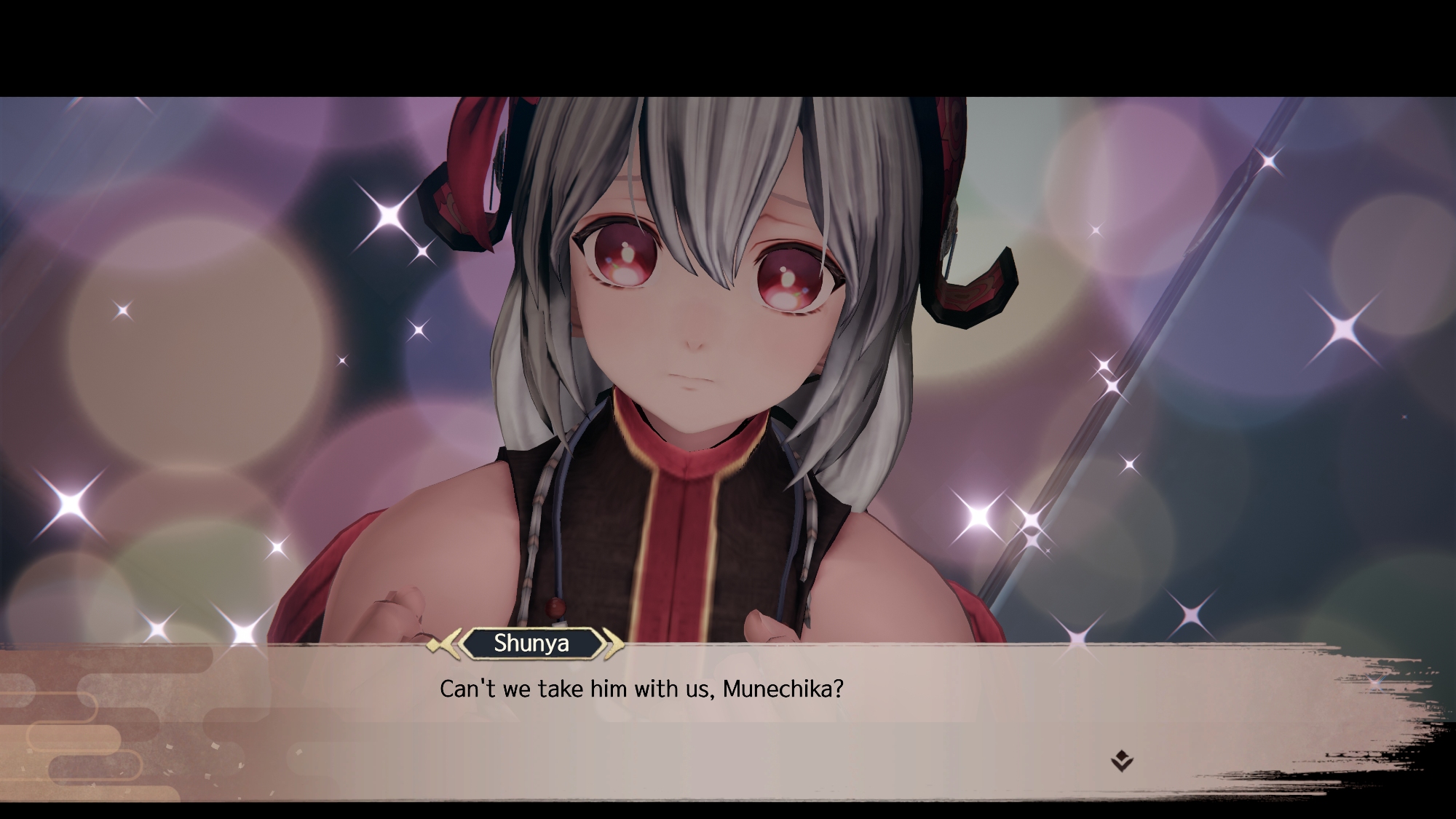Advance dialogue with the diamond arrow indicator
The height and width of the screenshot is (819, 1456).
(x=1122, y=761)
